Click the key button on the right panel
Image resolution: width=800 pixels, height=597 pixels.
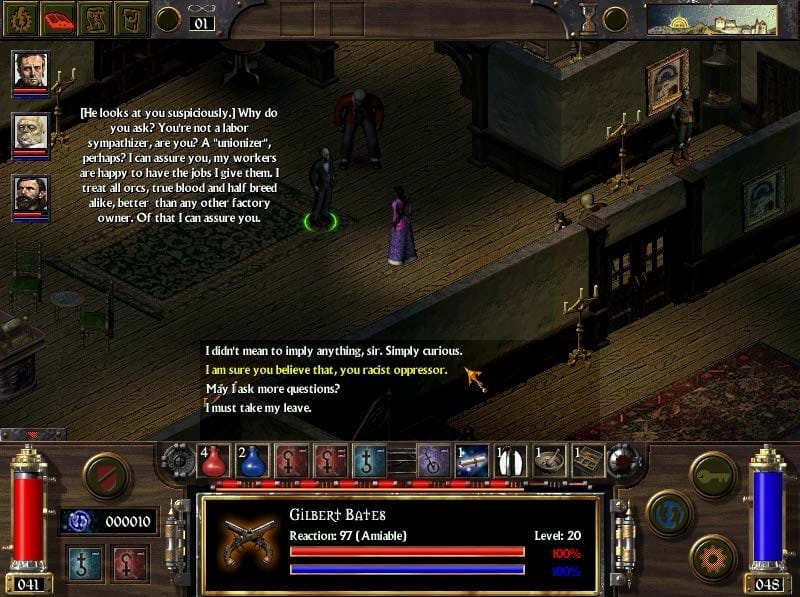tap(714, 473)
